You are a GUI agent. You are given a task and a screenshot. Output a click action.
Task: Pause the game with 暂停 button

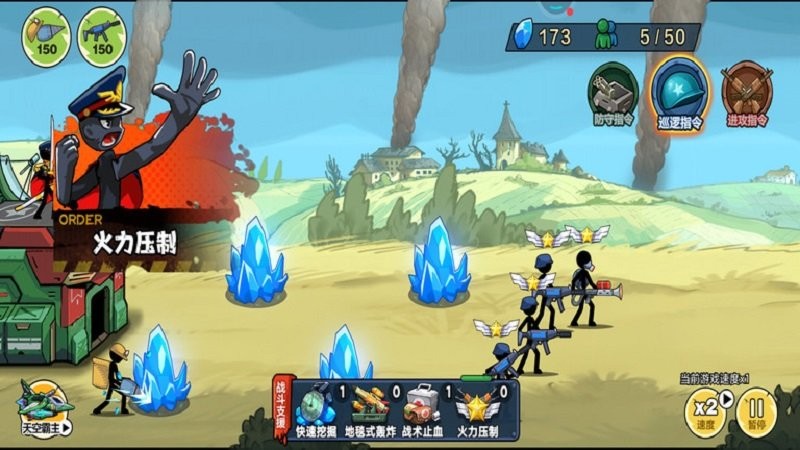[x=757, y=412]
